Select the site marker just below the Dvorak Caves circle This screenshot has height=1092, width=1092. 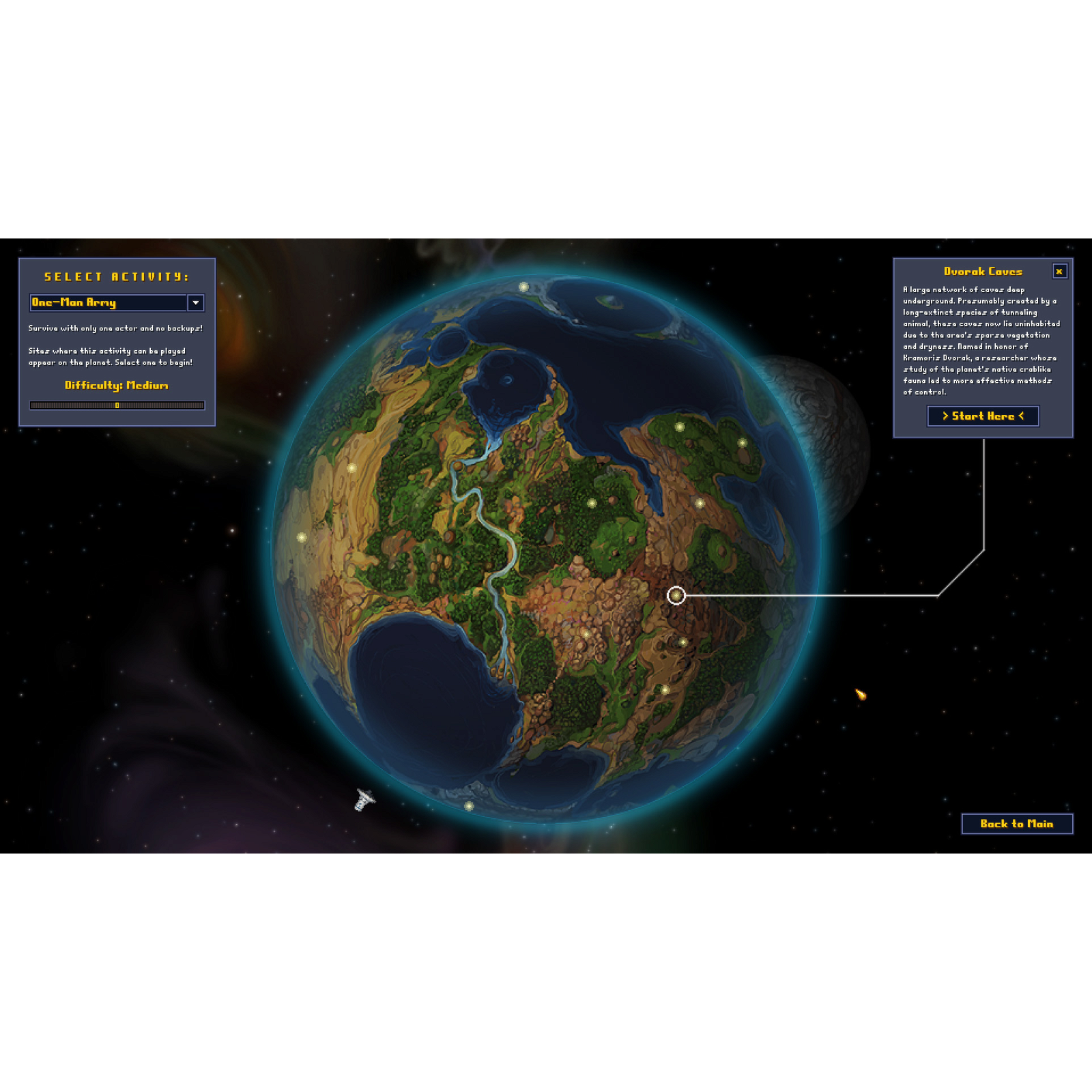point(682,642)
